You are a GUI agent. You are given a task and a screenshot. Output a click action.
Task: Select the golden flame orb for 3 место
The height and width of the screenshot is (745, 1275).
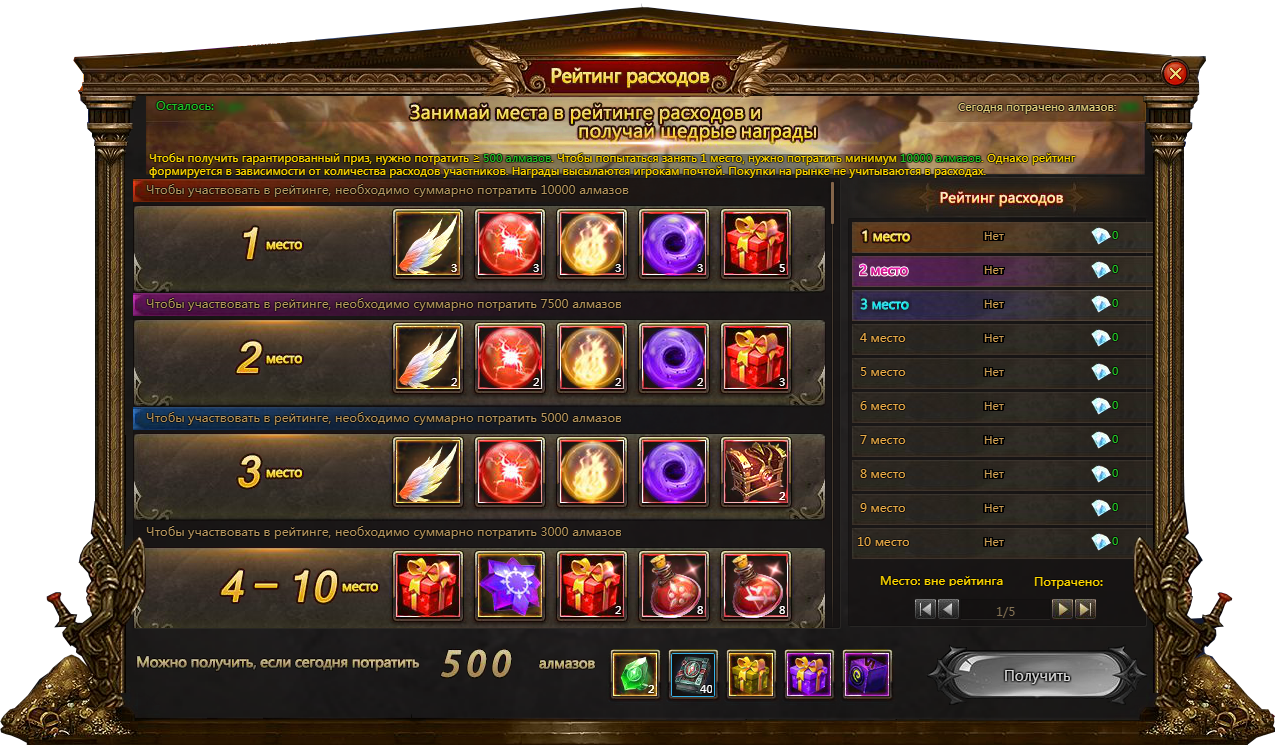(591, 471)
